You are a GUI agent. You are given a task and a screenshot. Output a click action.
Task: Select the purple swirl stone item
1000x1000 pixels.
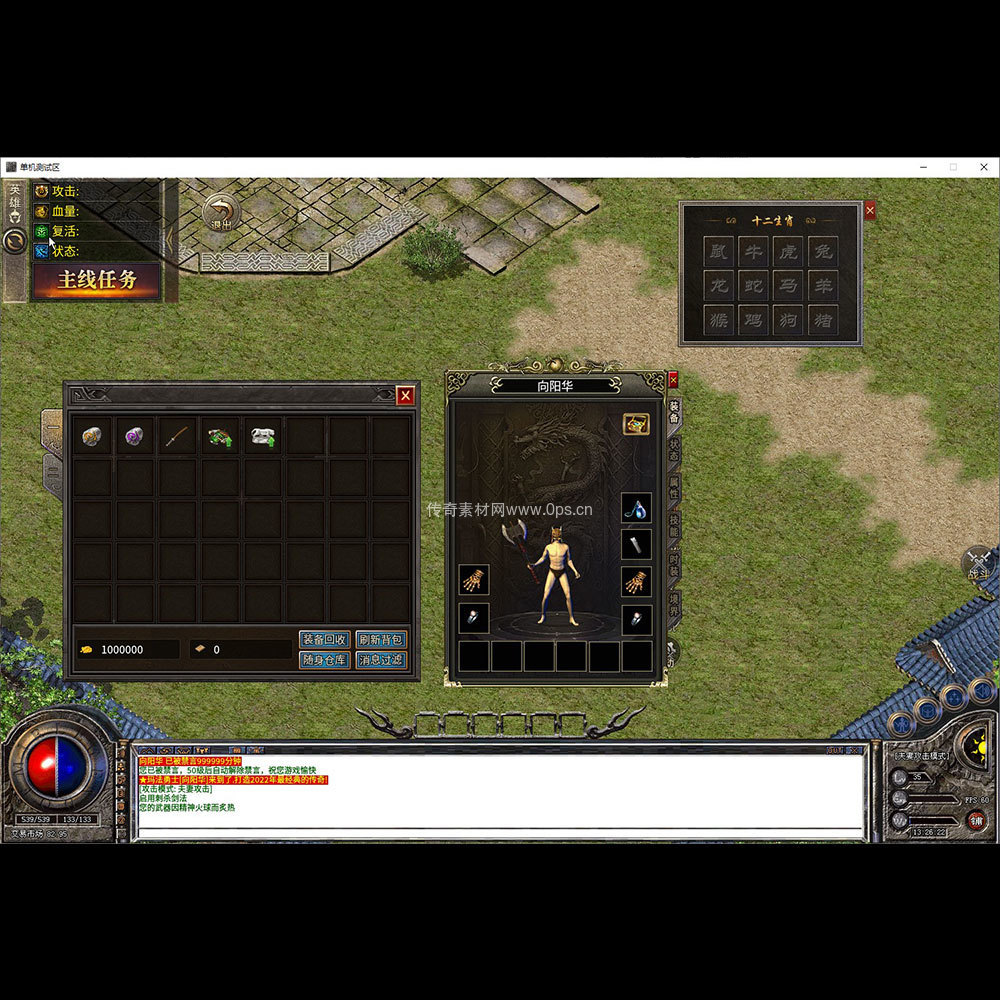pyautogui.click(x=134, y=436)
